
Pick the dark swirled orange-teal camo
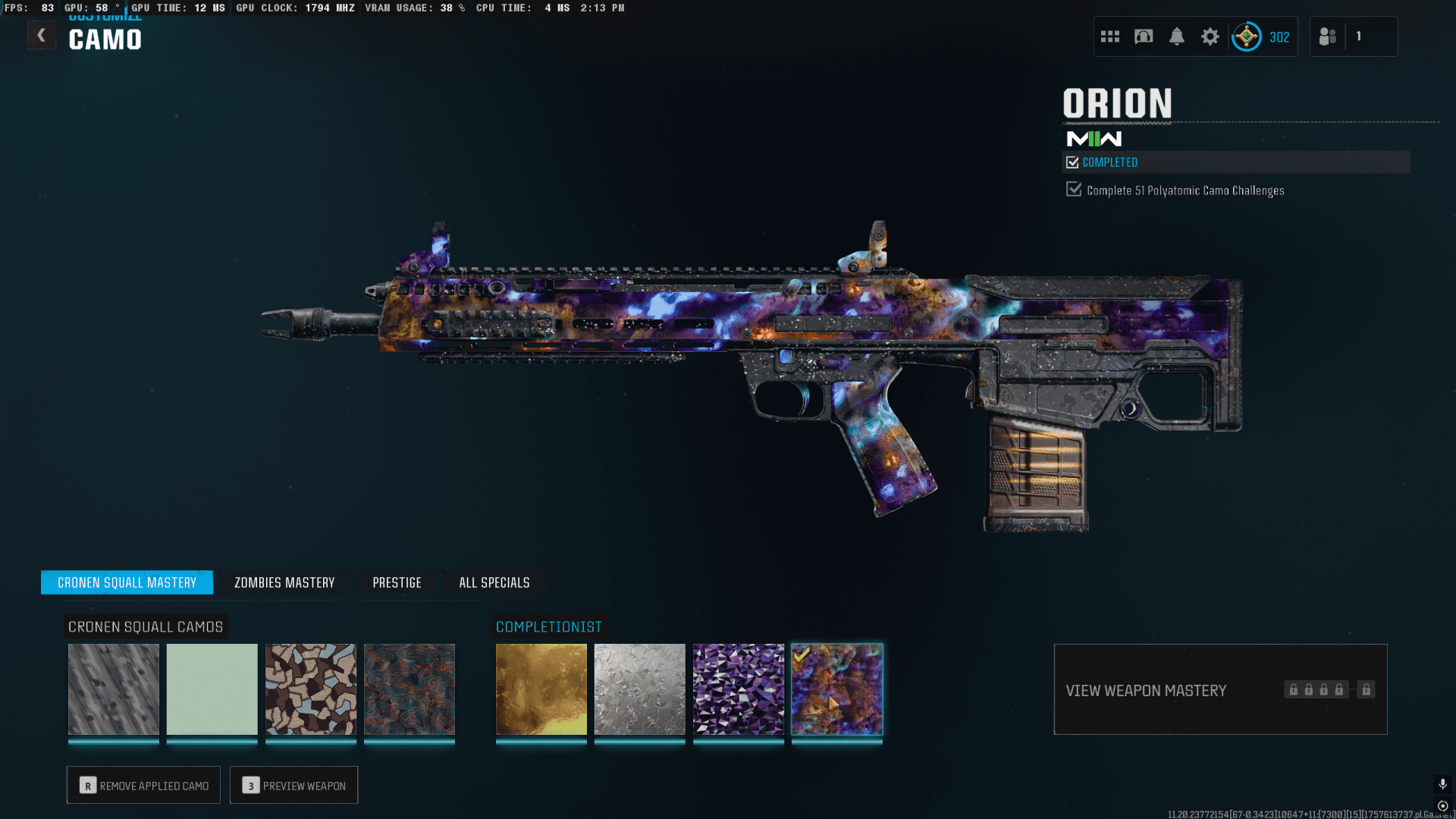click(409, 689)
